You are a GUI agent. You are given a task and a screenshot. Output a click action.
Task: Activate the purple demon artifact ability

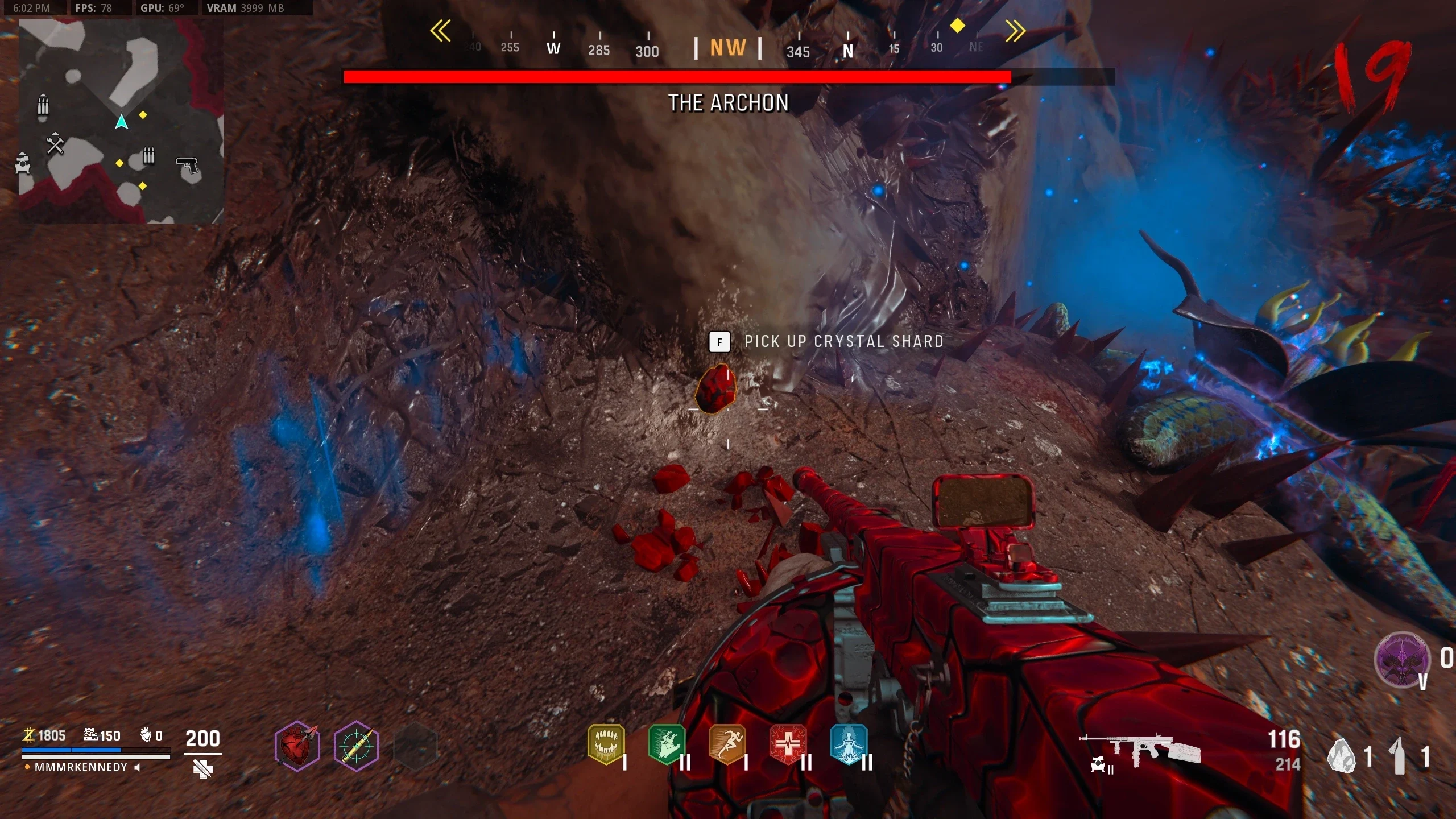1401,660
